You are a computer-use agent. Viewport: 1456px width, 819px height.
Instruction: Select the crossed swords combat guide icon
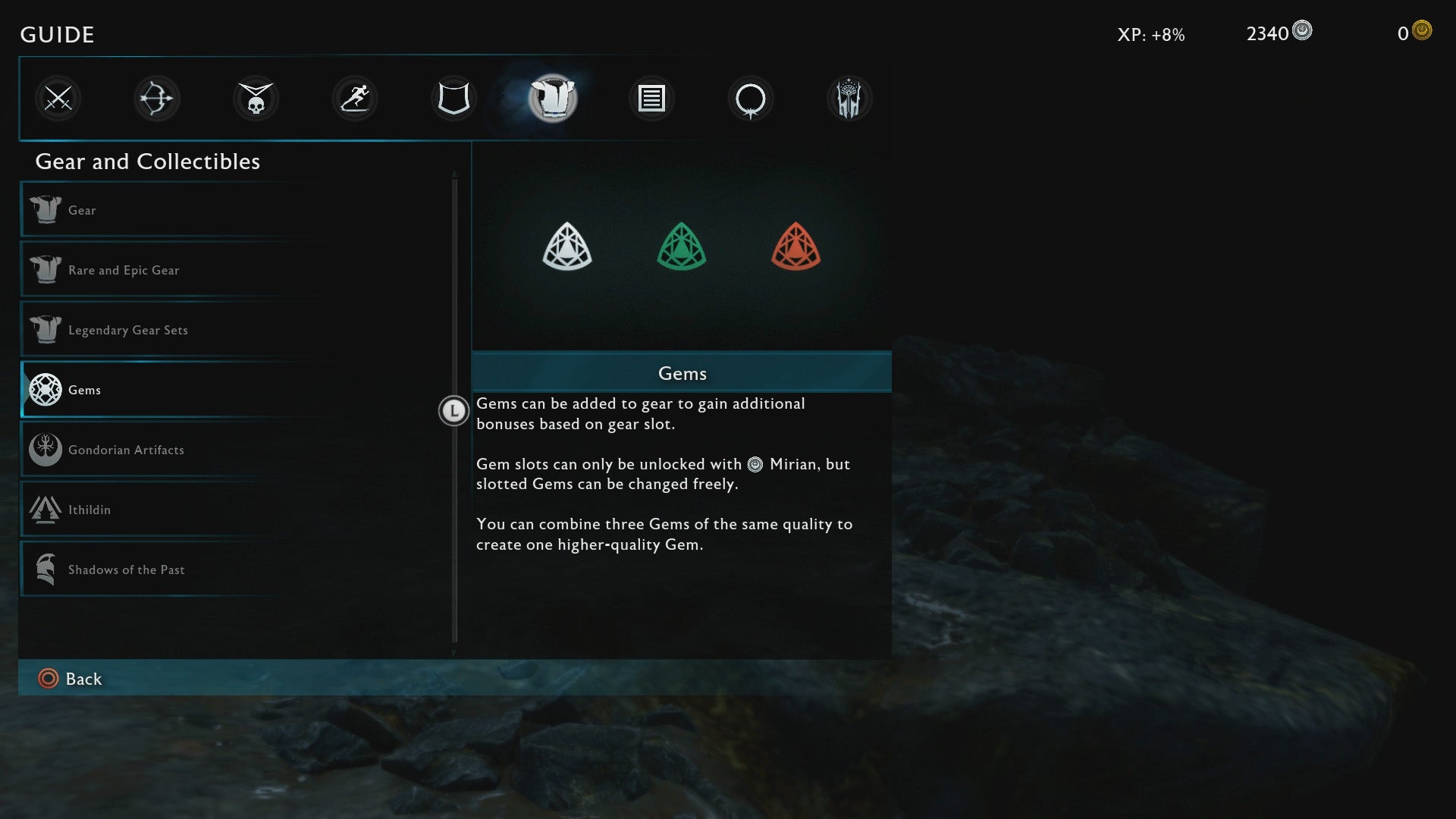pos(58,98)
